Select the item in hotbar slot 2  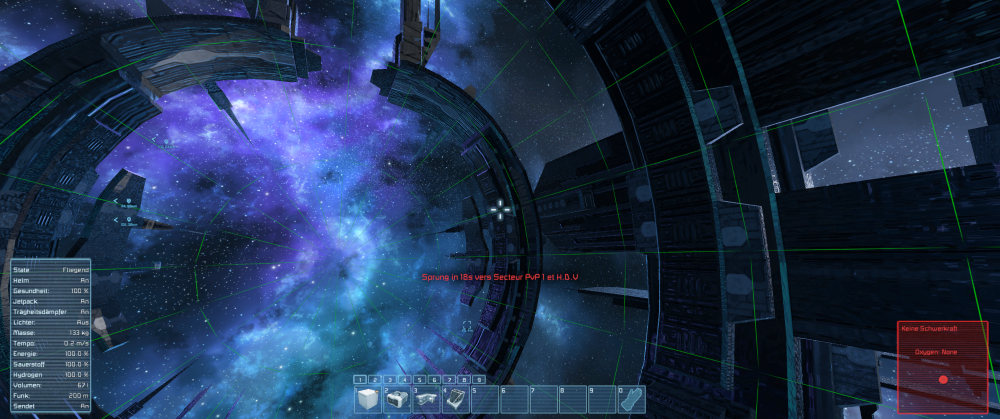tap(397, 399)
